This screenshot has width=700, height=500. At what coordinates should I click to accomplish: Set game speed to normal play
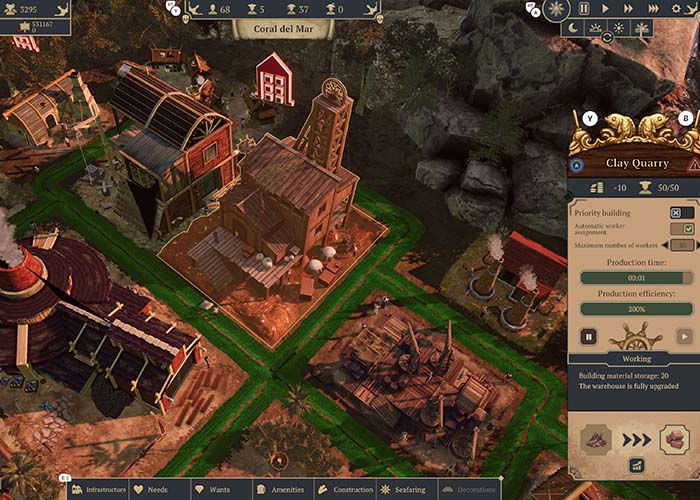point(606,9)
